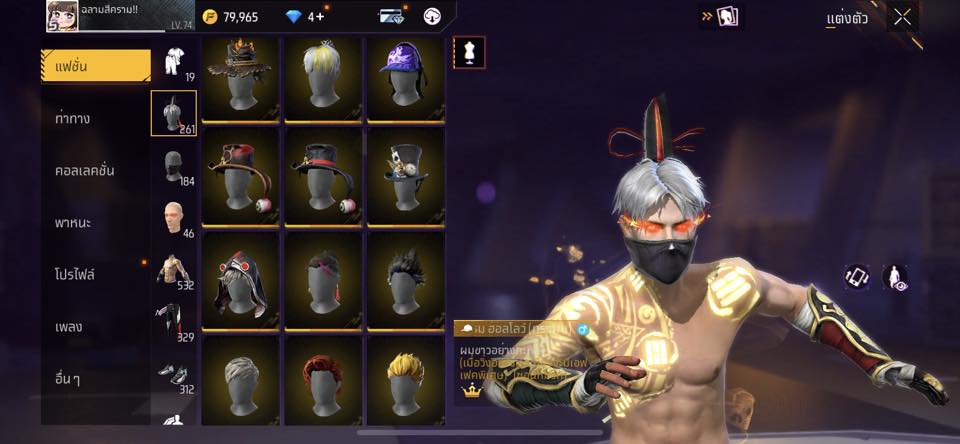The image size is (960, 444).
Task: Open the shoes category showing 312
Action: 174,374
